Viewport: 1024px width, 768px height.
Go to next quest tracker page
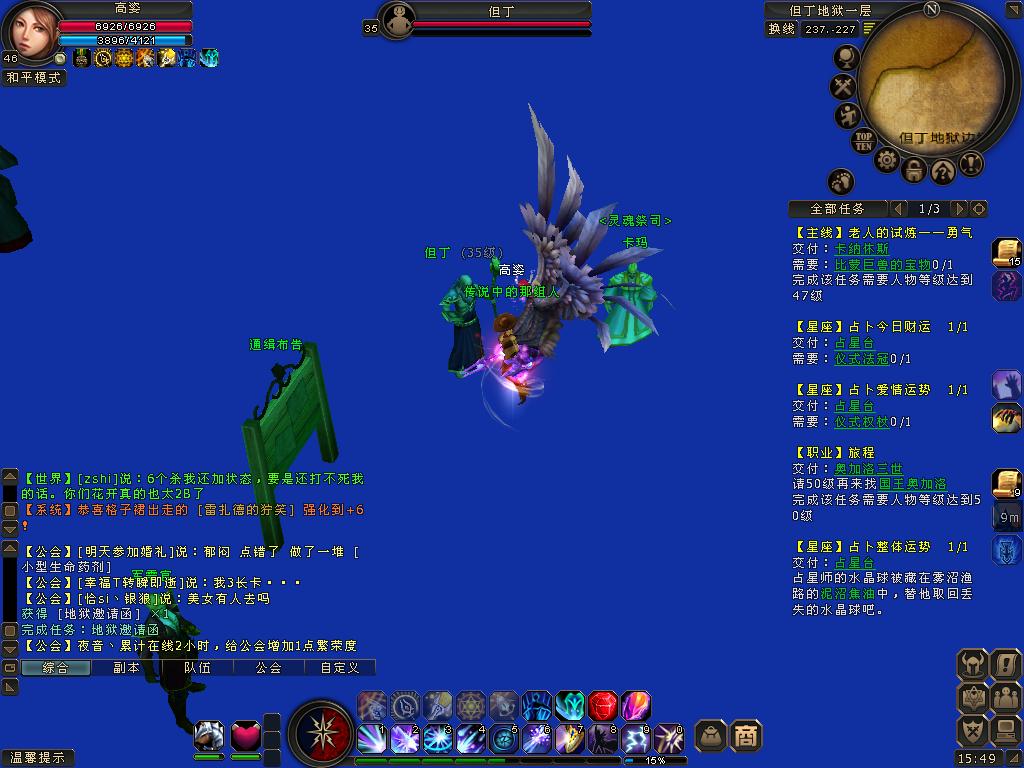(958, 209)
